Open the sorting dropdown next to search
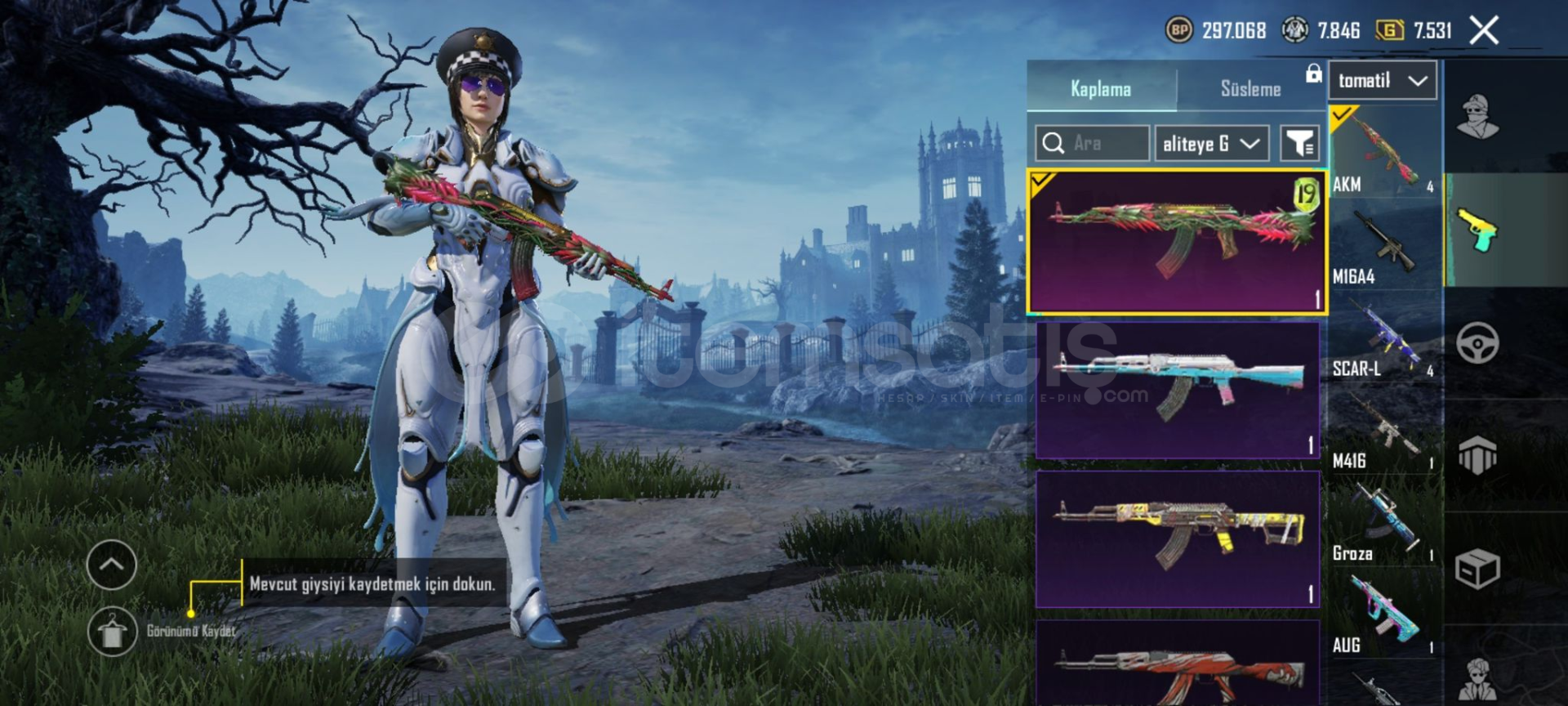Viewport: 1568px width, 706px height. click(x=1211, y=144)
